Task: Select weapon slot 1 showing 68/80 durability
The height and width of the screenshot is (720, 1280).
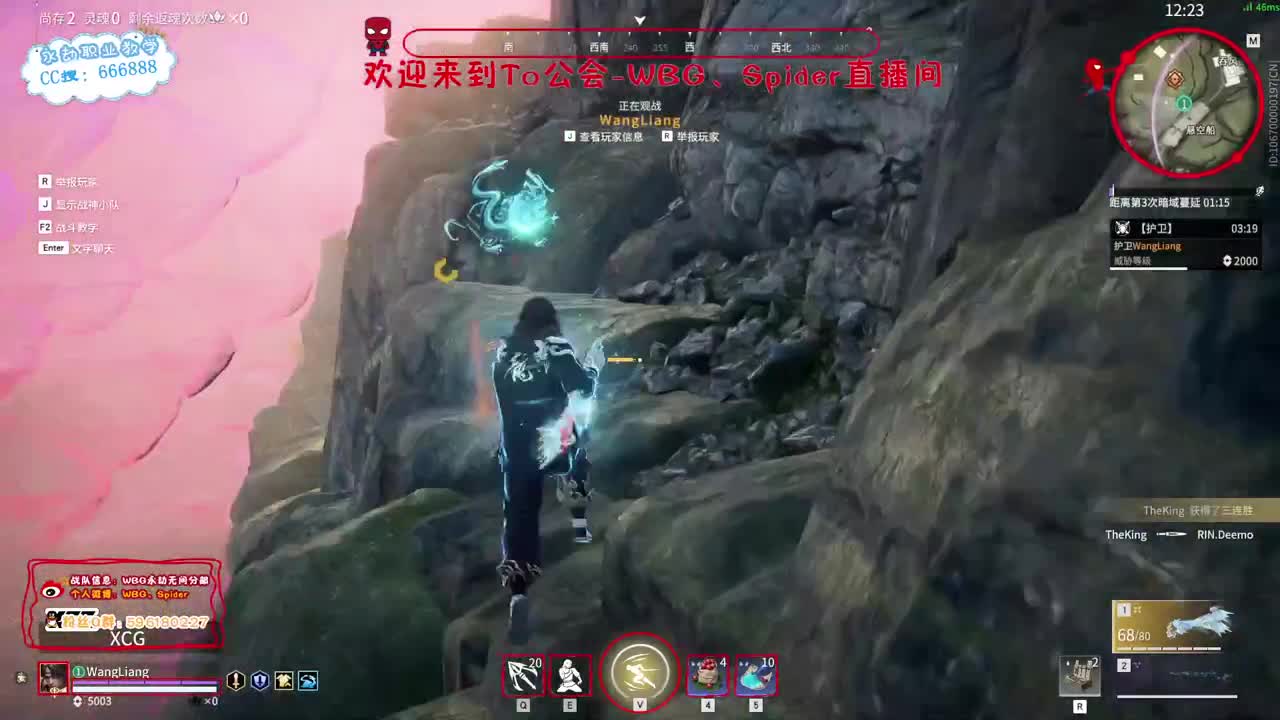Action: pyautogui.click(x=1172, y=625)
